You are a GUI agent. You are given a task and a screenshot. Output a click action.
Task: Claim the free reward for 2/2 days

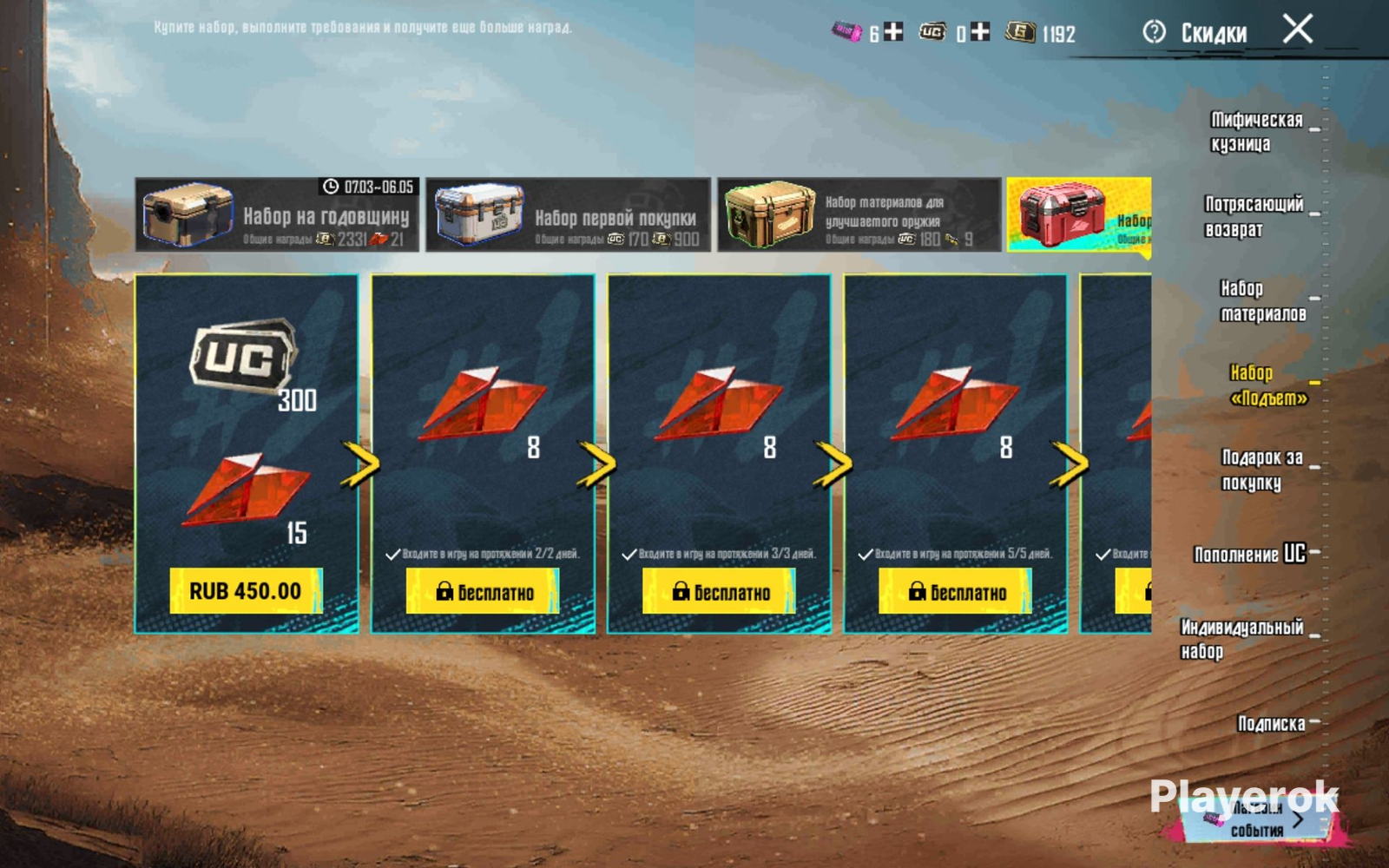483,592
